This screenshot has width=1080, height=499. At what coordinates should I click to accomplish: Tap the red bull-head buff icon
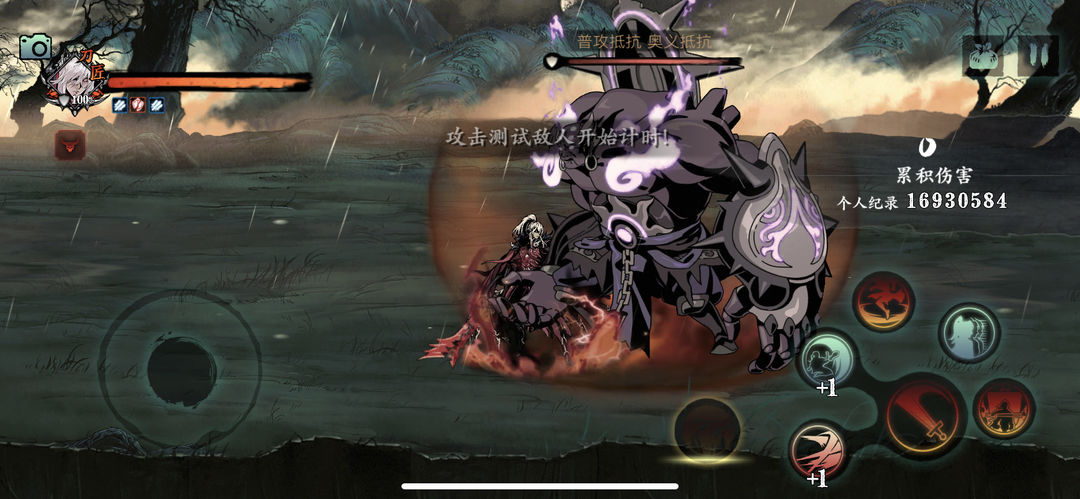pyautogui.click(x=70, y=146)
